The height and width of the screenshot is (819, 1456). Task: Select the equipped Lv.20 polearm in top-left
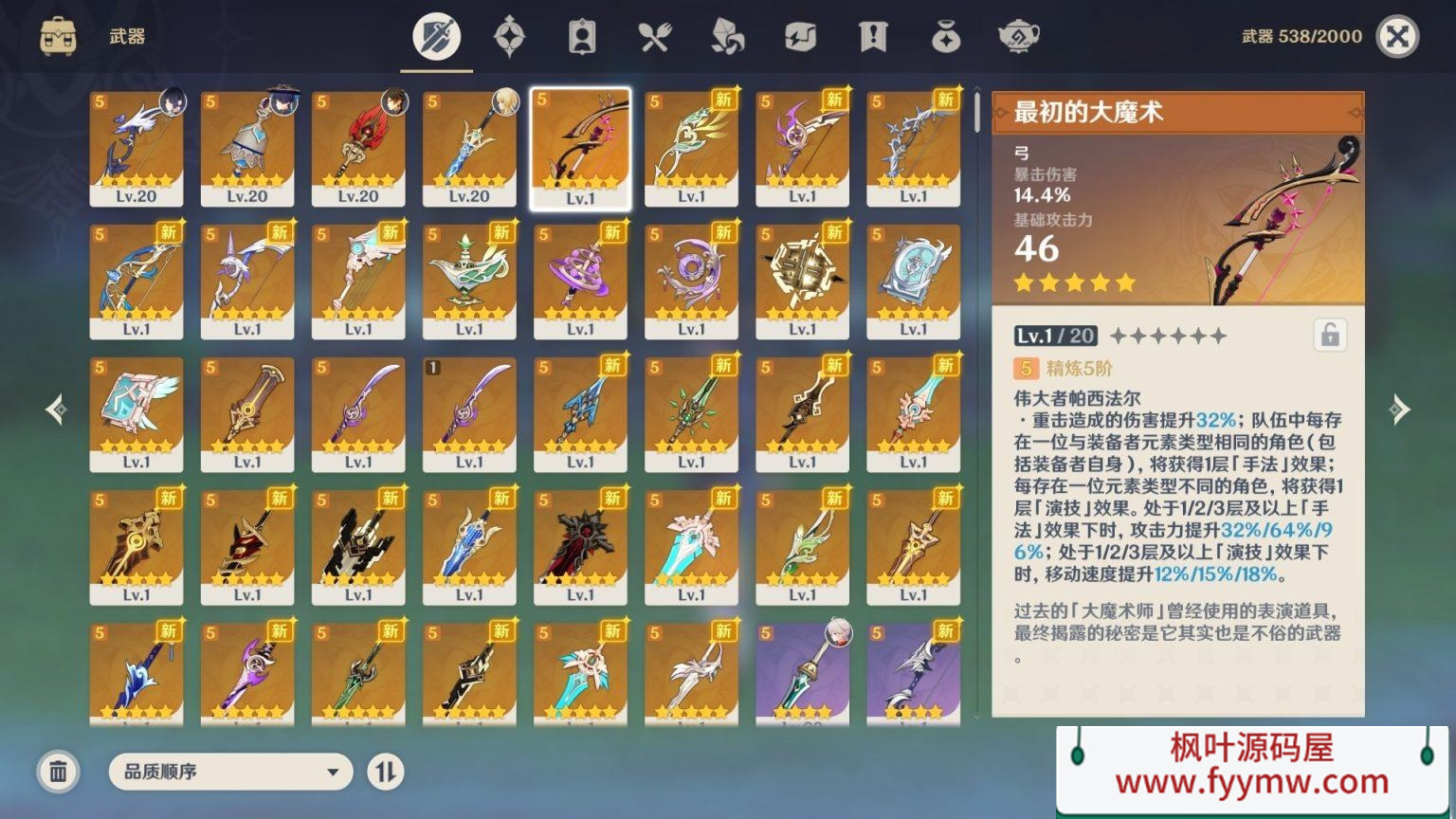136,147
